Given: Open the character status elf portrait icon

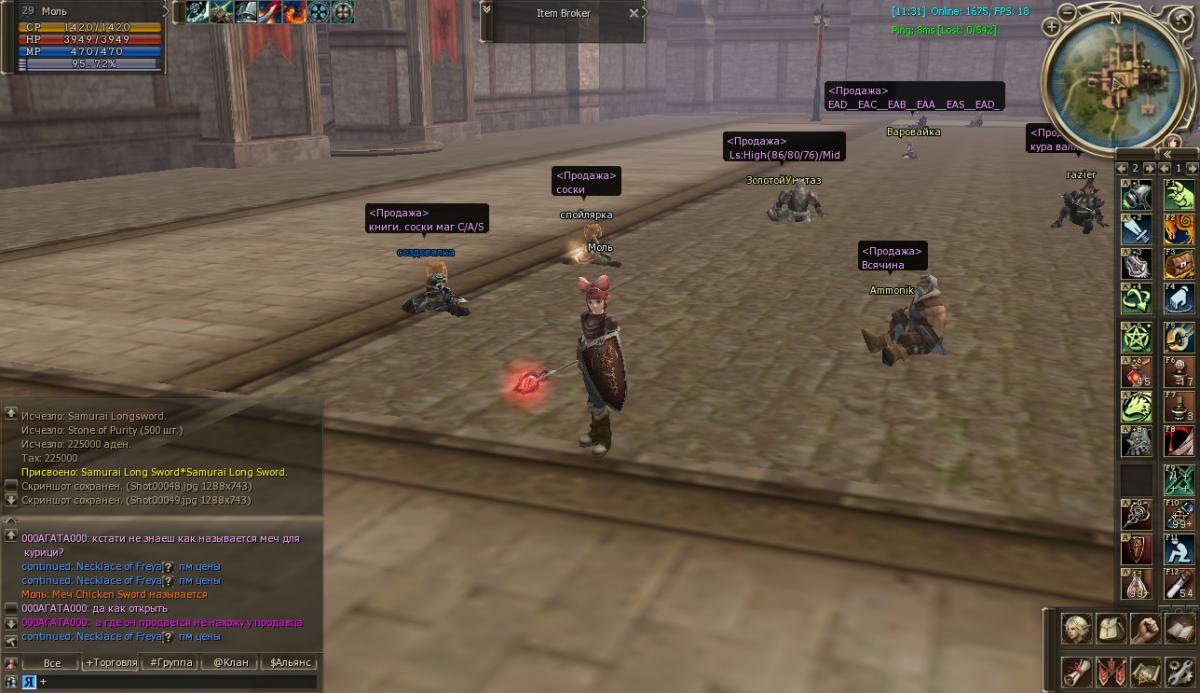Looking at the screenshot, I should click(1077, 628).
